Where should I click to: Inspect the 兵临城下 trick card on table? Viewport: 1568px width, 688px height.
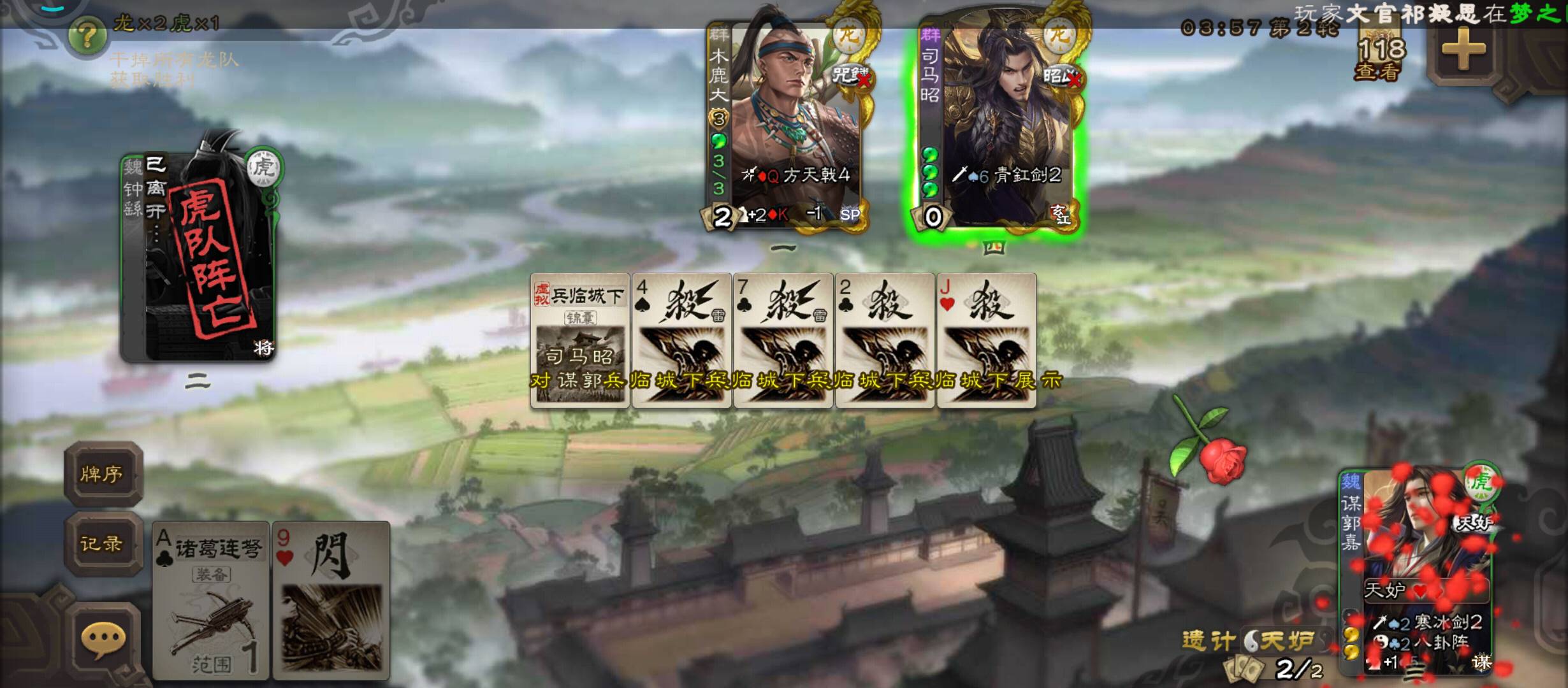click(580, 341)
